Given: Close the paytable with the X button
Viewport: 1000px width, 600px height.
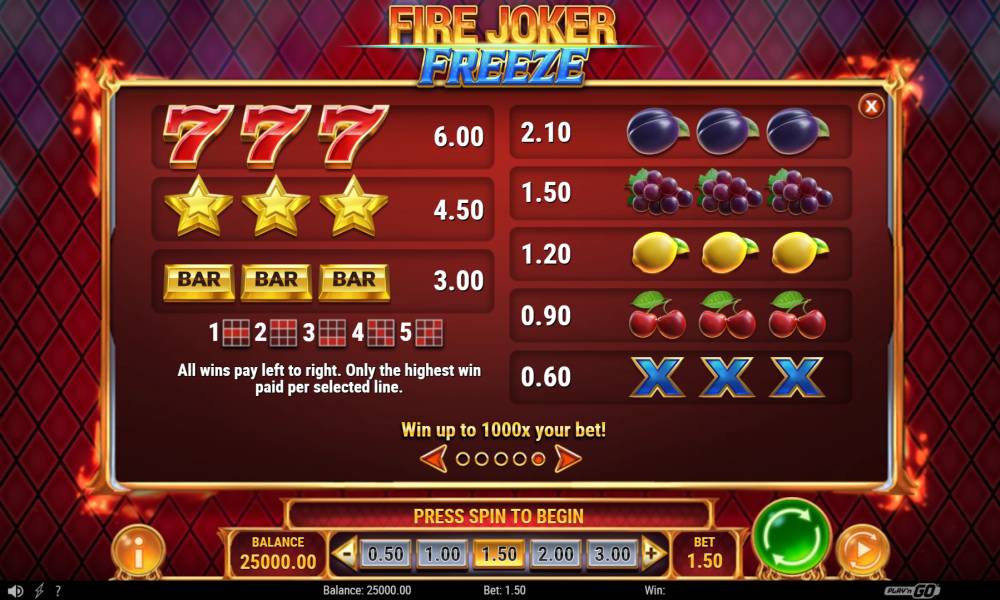Looking at the screenshot, I should click(871, 106).
